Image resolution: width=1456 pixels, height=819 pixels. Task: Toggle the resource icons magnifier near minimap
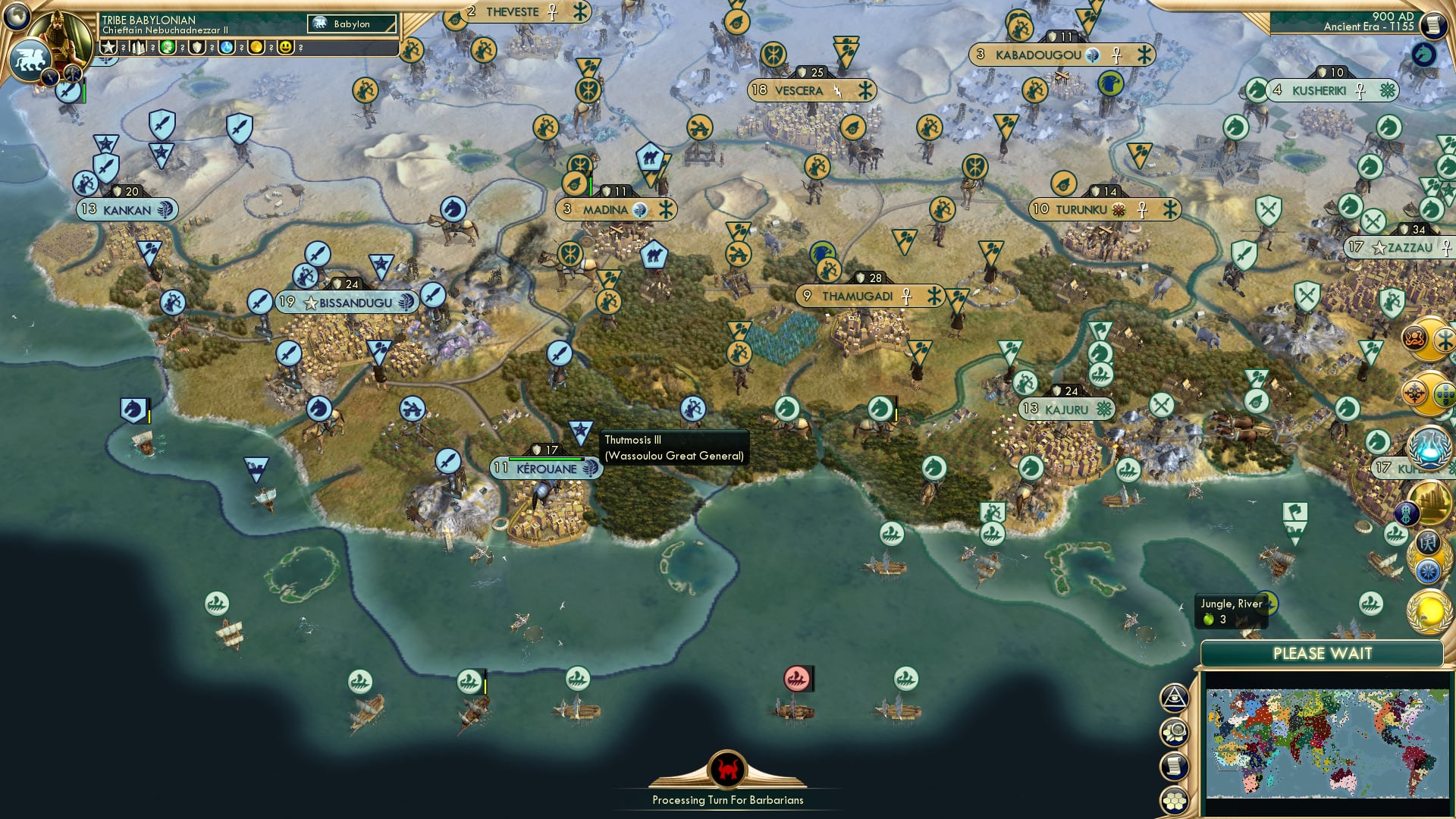tap(1175, 733)
